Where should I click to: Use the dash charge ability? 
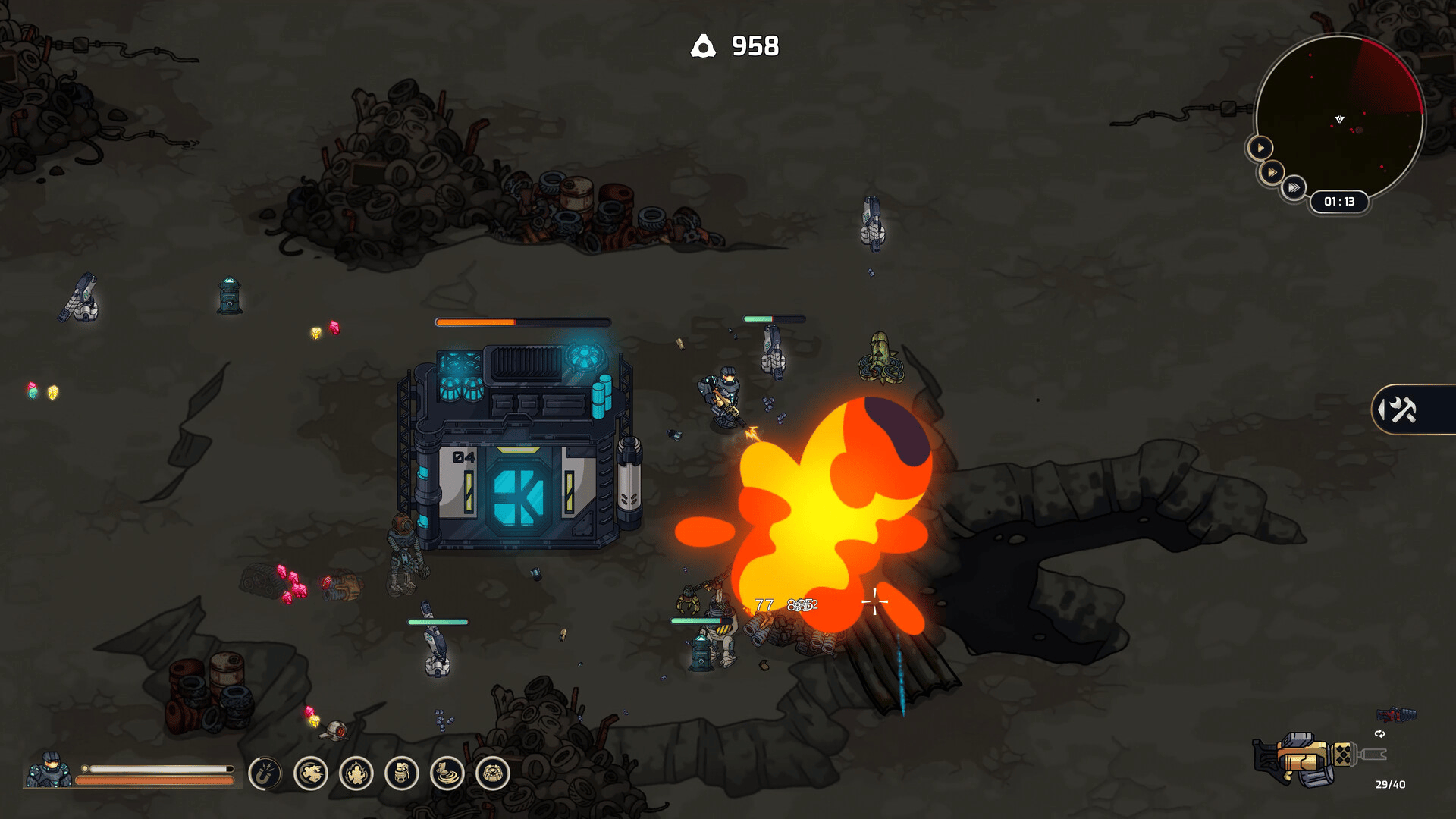click(x=311, y=774)
